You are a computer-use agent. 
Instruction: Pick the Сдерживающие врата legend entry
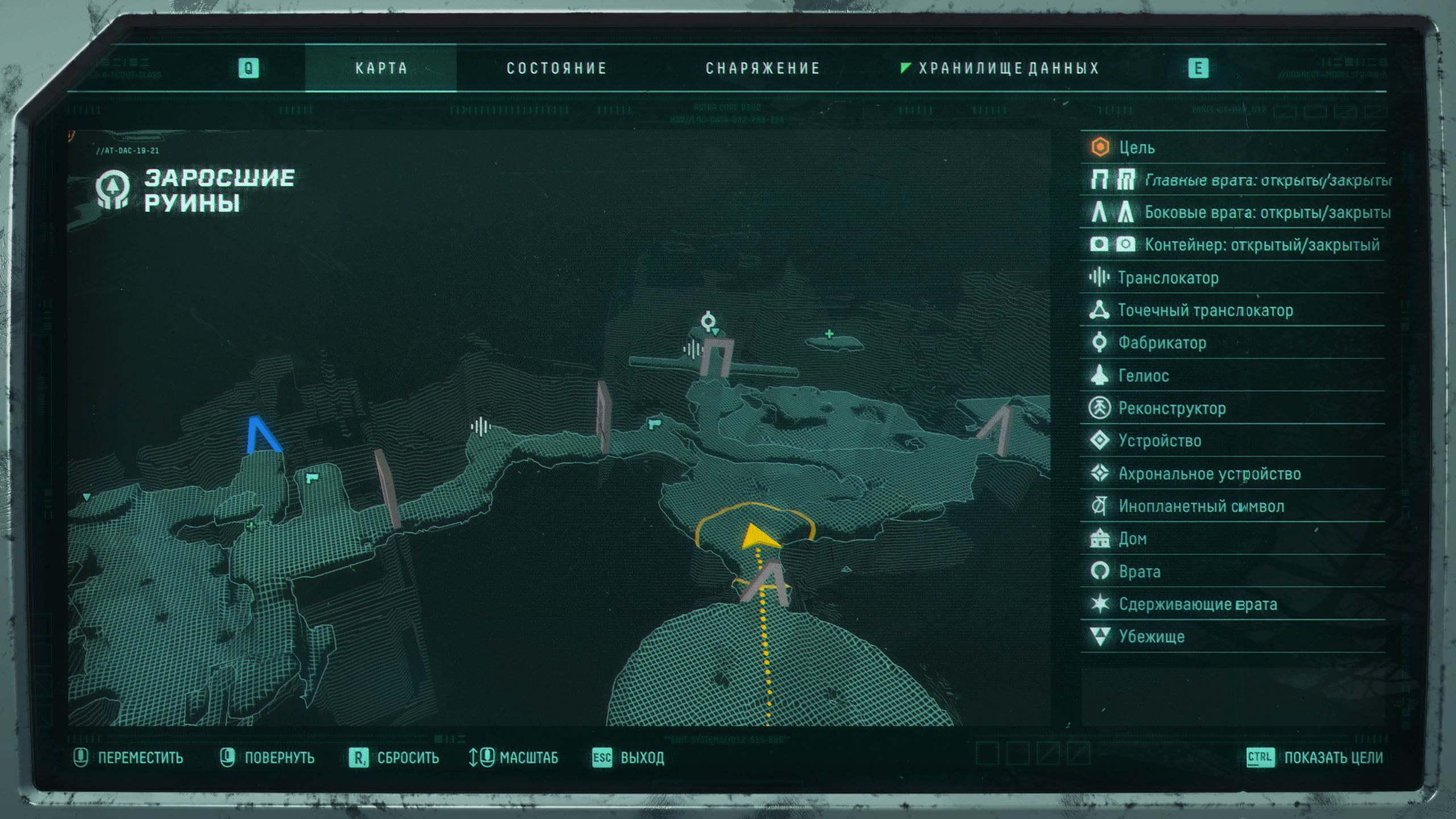tap(1197, 604)
